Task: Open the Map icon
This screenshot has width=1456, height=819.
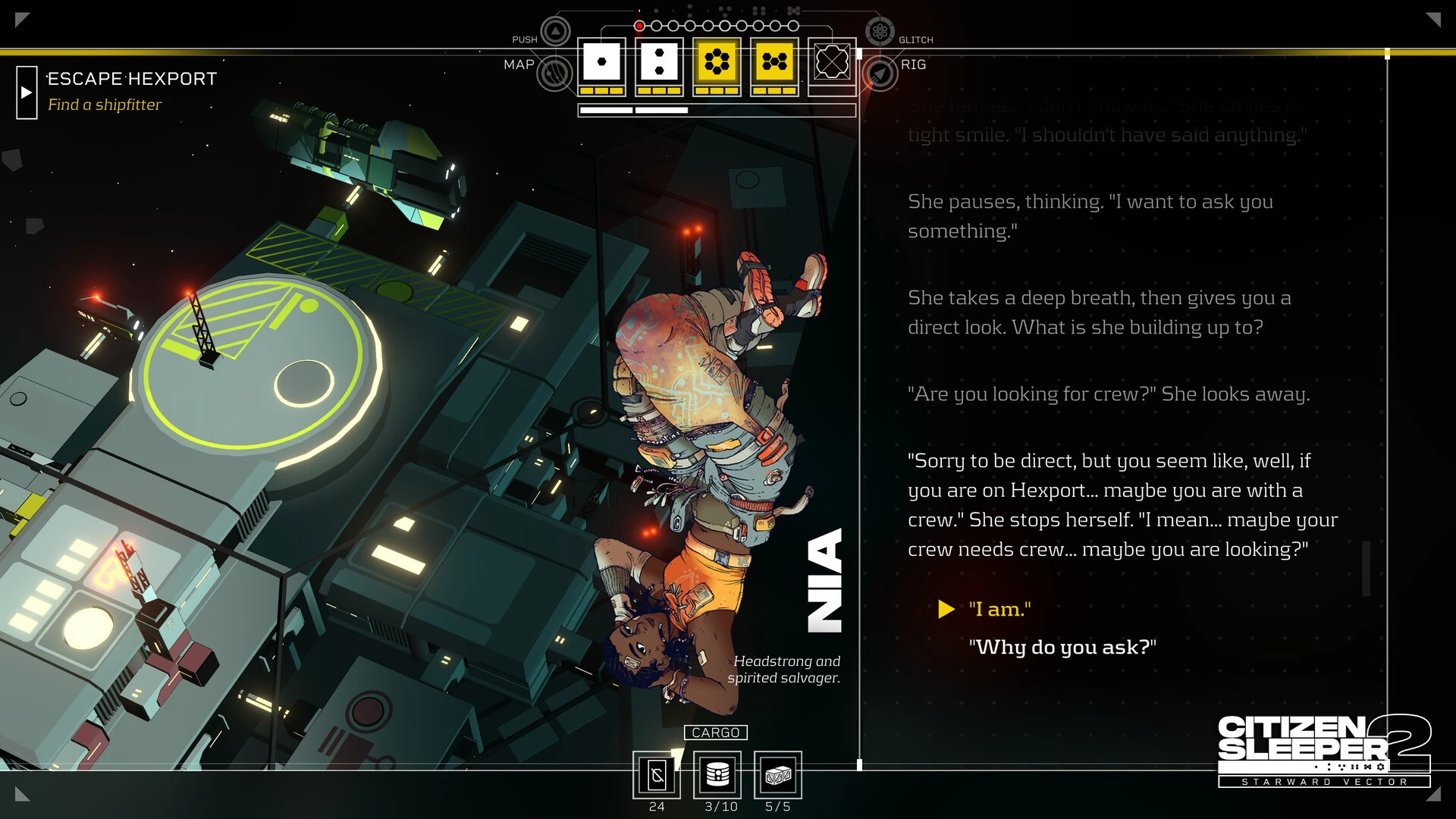Action: click(x=555, y=73)
